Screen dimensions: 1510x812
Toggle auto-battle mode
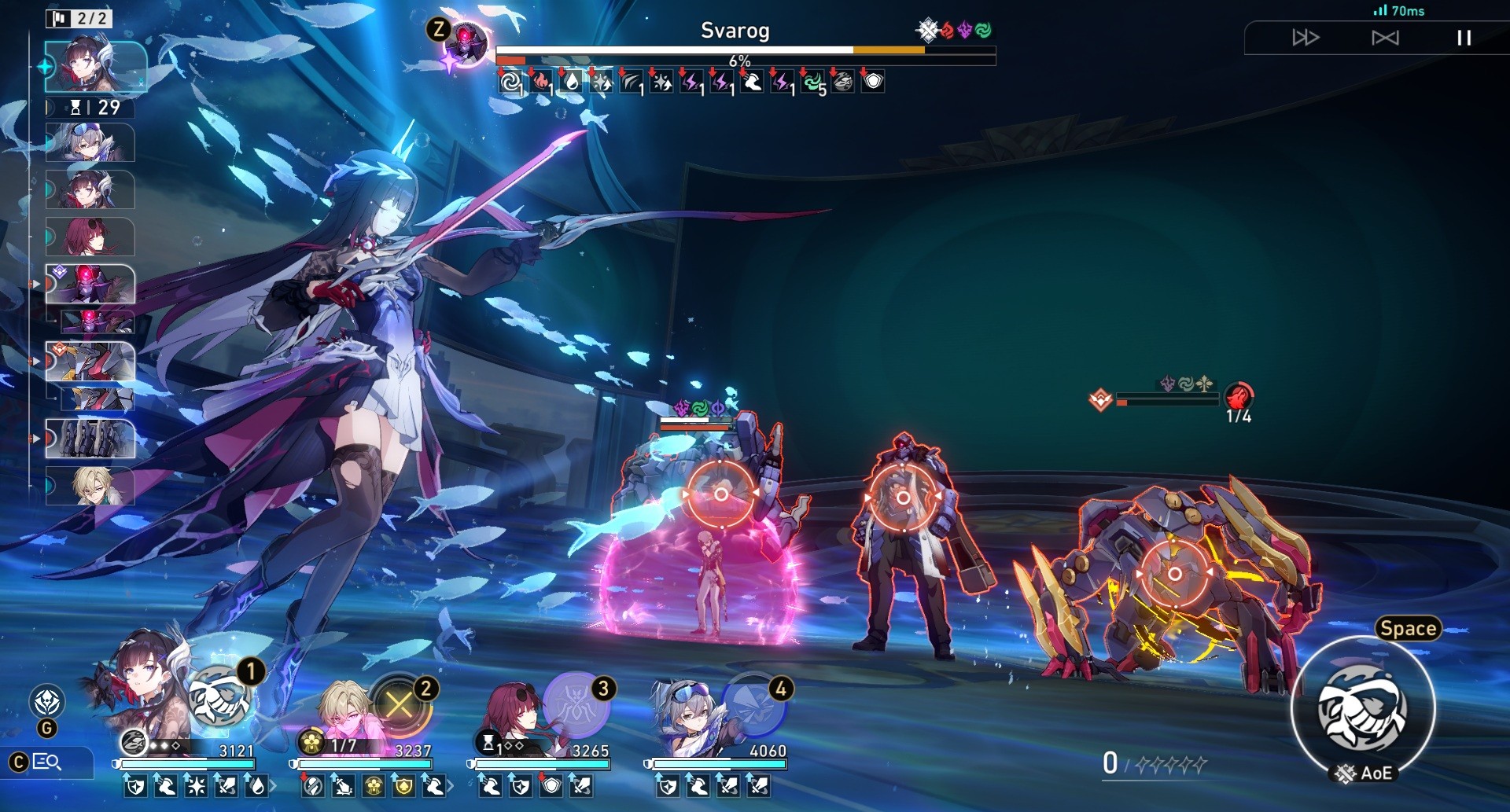point(1385,38)
